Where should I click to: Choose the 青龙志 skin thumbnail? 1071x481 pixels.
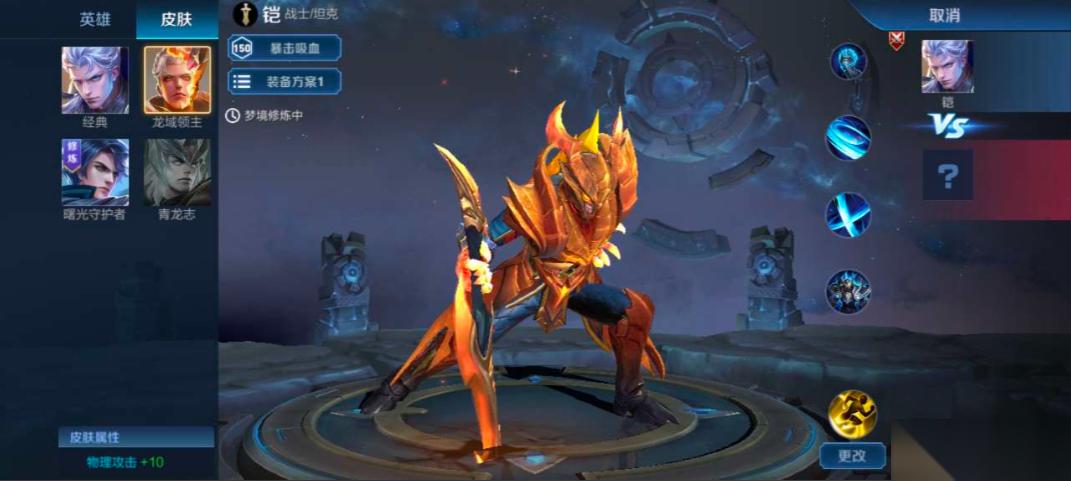[177, 172]
